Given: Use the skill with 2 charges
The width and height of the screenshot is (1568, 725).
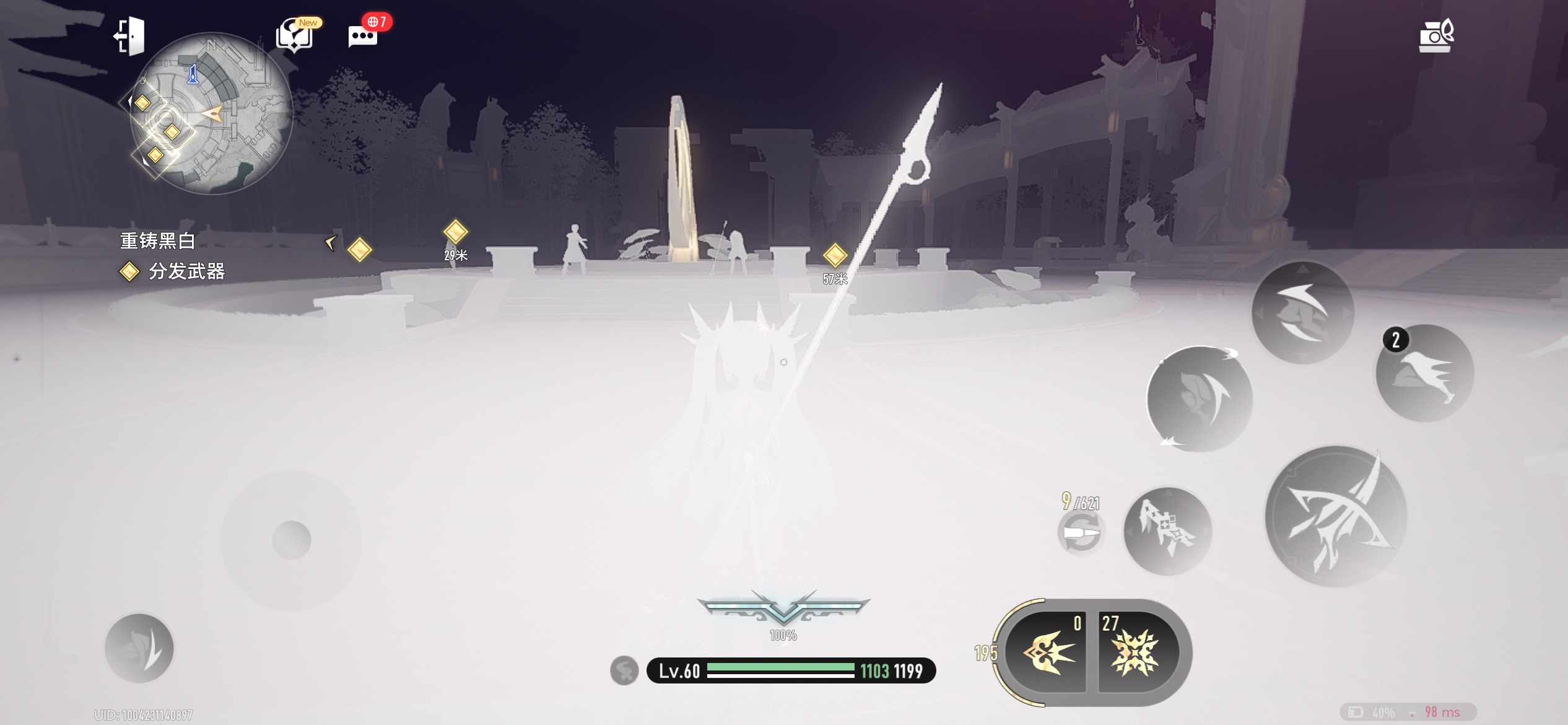Looking at the screenshot, I should coord(1425,373).
